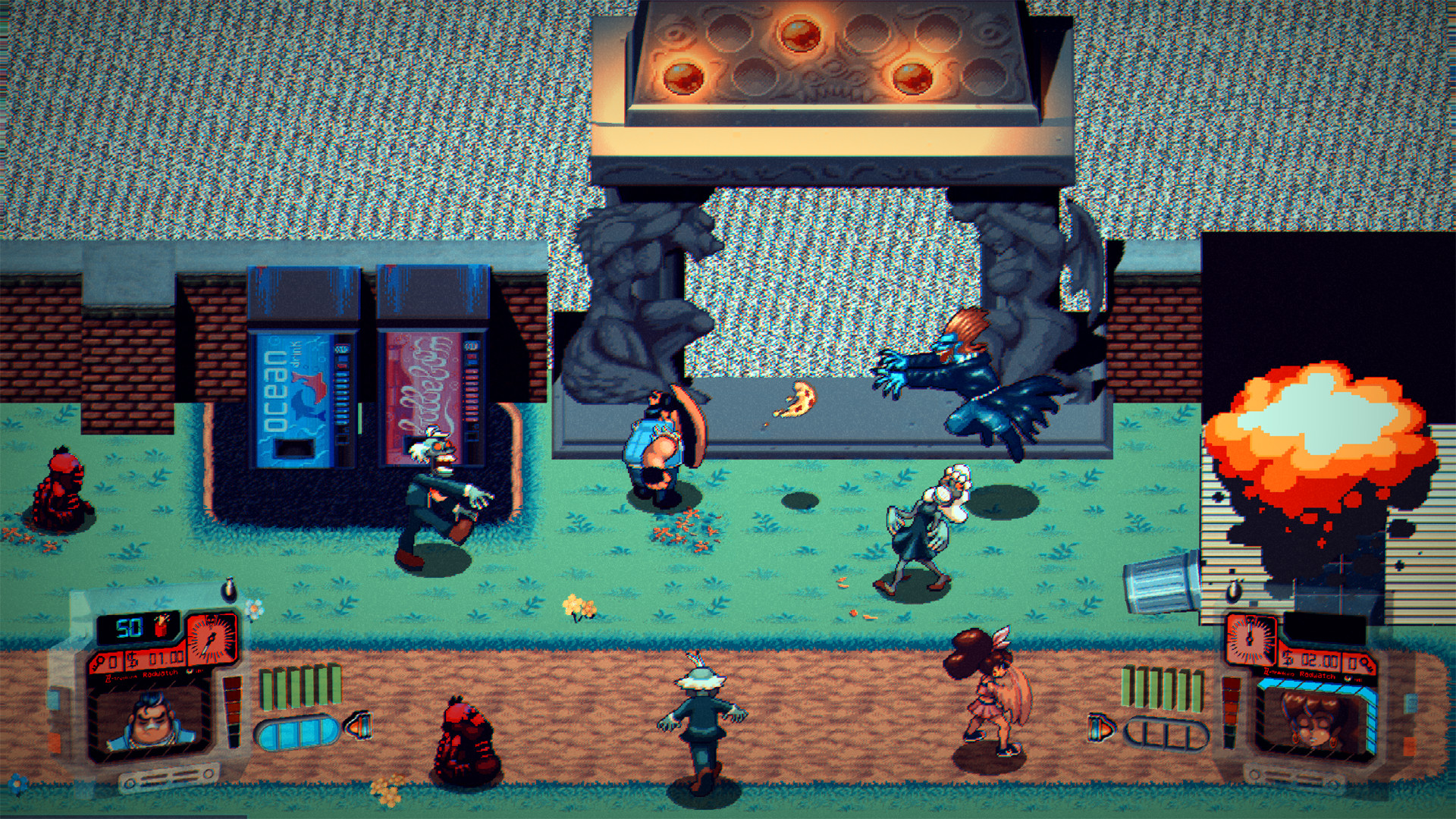Select the dynamite icon showing 50 on Player 1's HUD

pos(161,626)
